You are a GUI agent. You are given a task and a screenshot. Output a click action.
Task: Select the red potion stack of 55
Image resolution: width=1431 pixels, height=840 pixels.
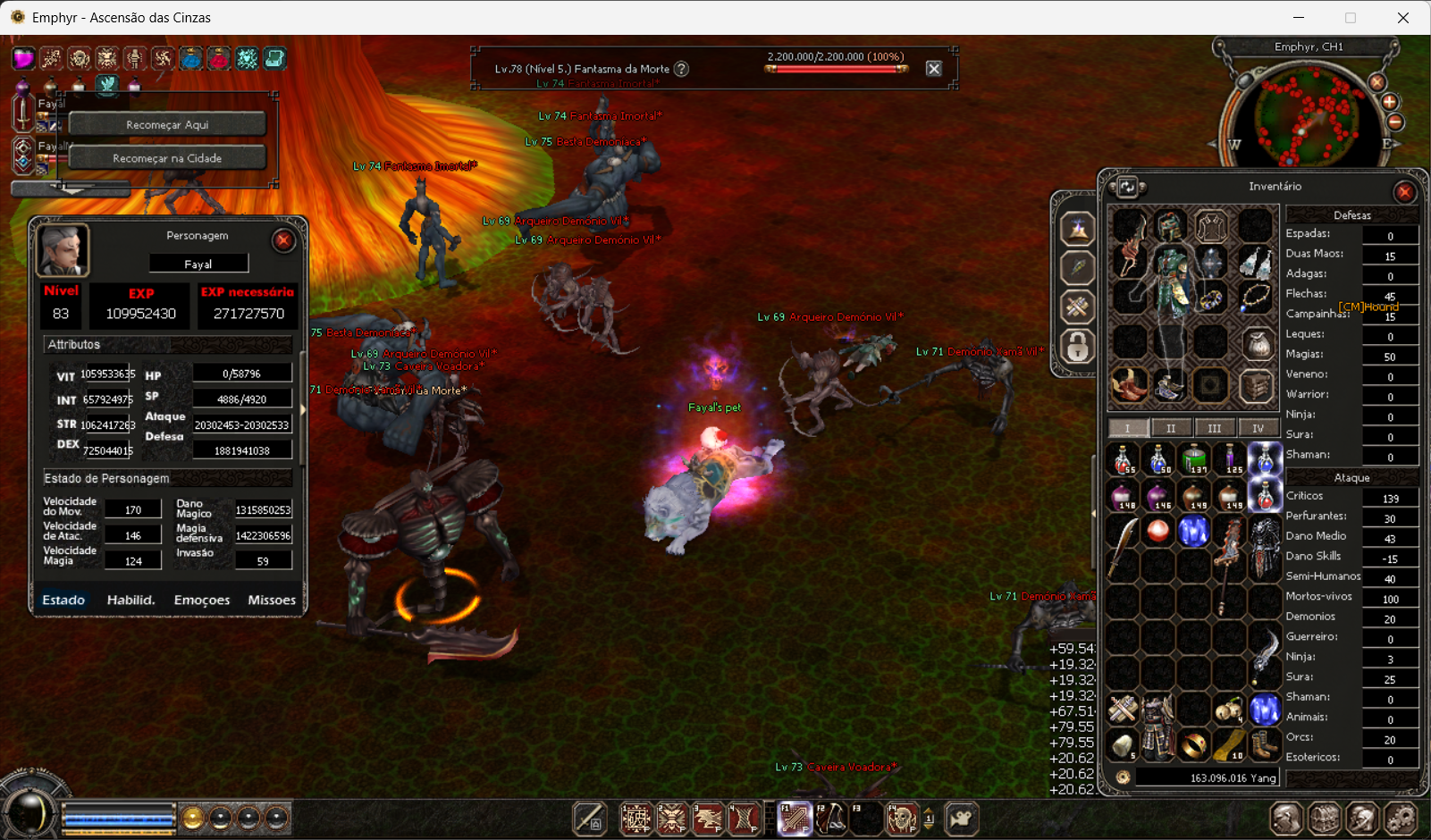pyautogui.click(x=1123, y=459)
